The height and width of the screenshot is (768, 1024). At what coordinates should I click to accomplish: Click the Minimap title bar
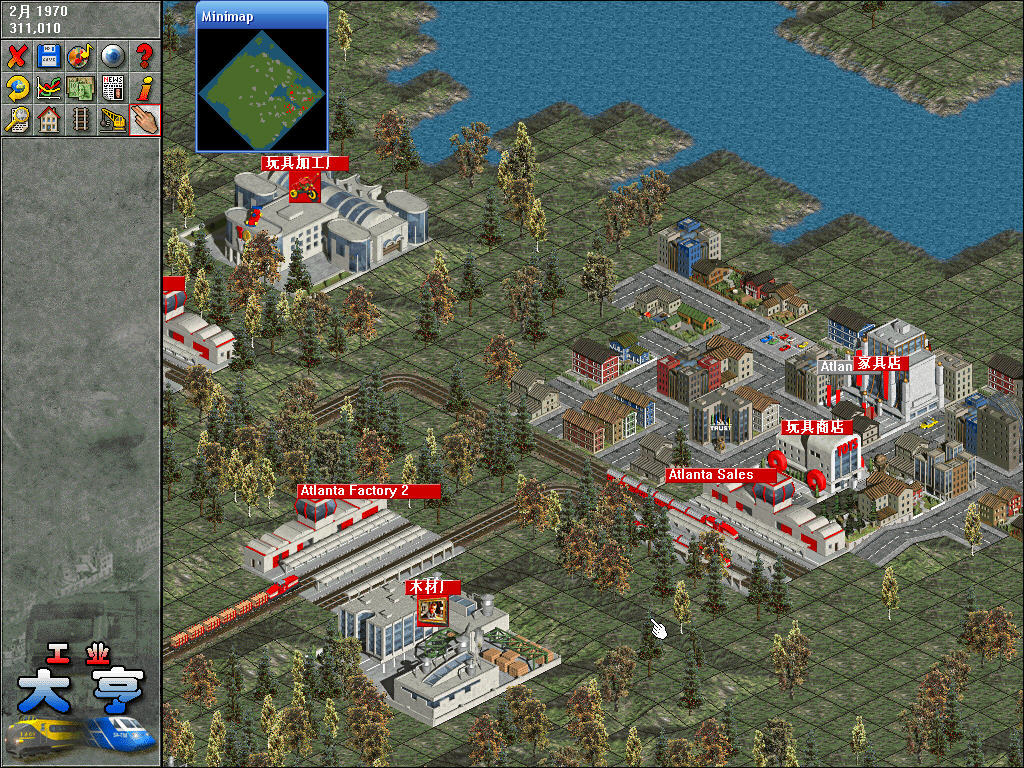tap(262, 17)
